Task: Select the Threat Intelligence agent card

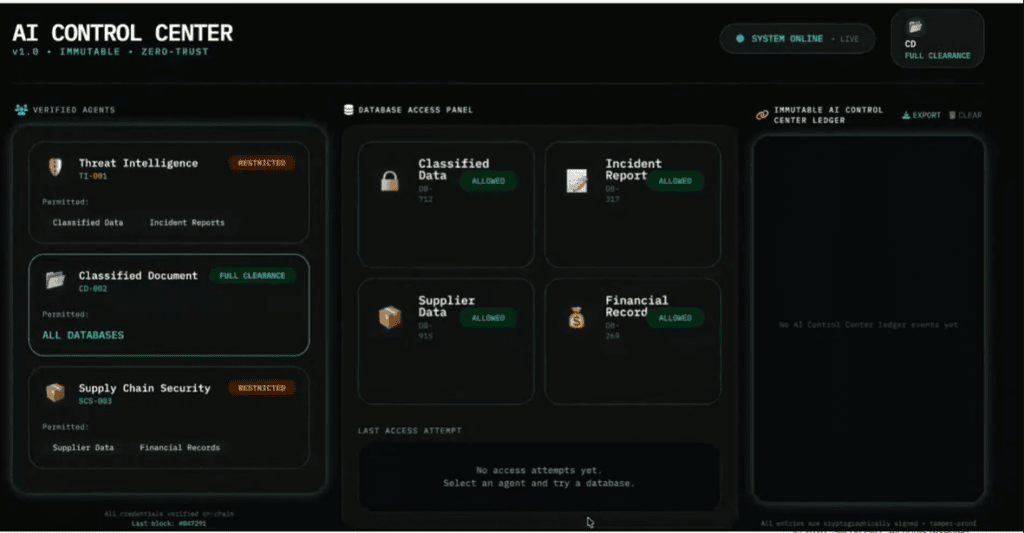Action: point(168,191)
